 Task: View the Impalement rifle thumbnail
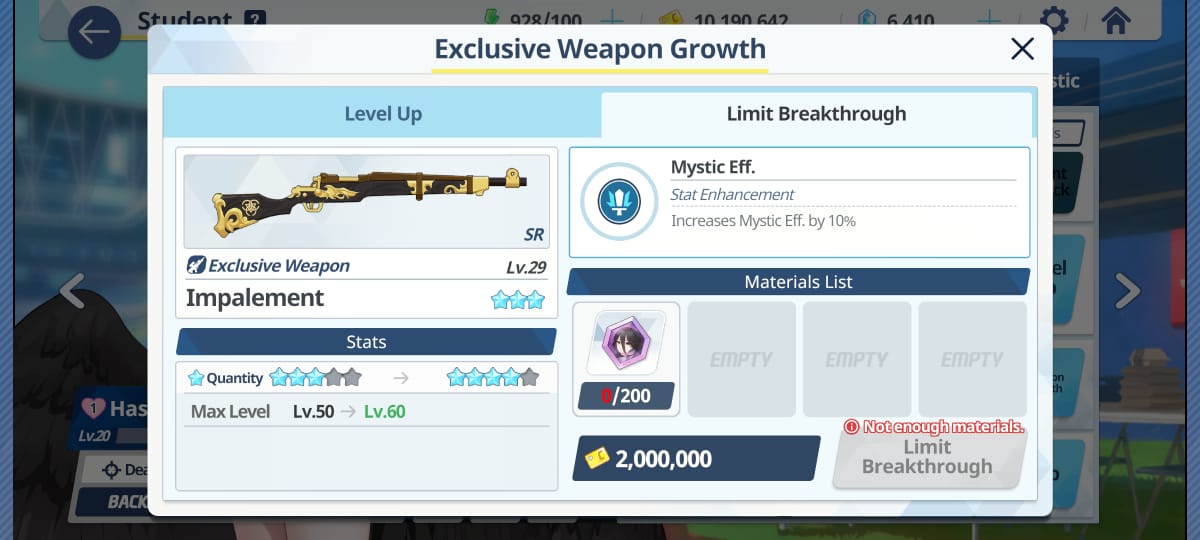(366, 201)
